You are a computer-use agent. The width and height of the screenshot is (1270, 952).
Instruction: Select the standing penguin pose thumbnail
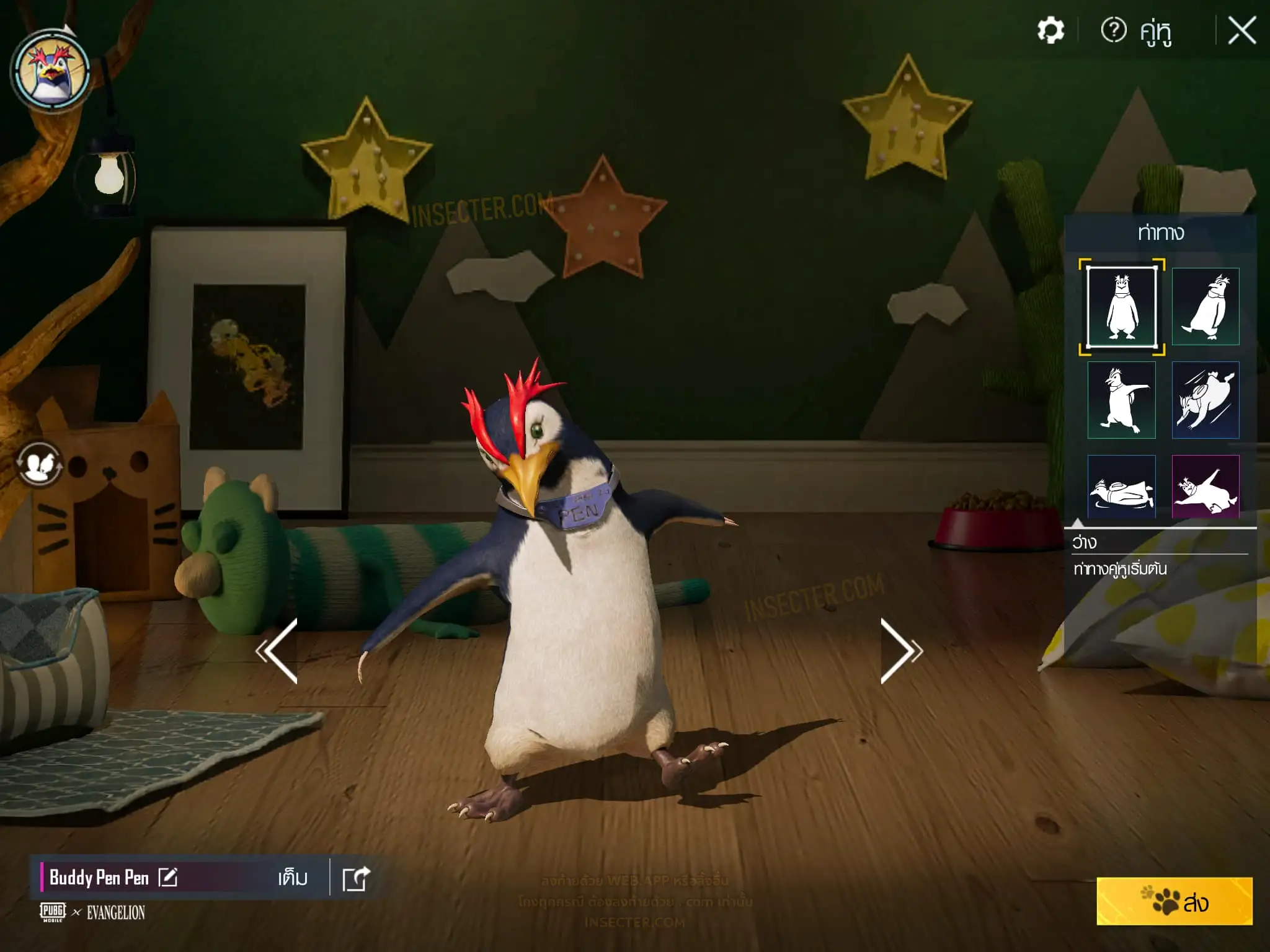point(1122,307)
